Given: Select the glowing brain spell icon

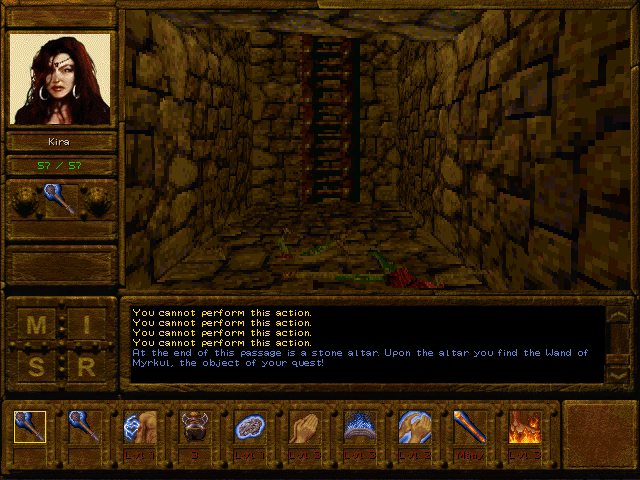Looking at the screenshot, I should [x=247, y=428].
